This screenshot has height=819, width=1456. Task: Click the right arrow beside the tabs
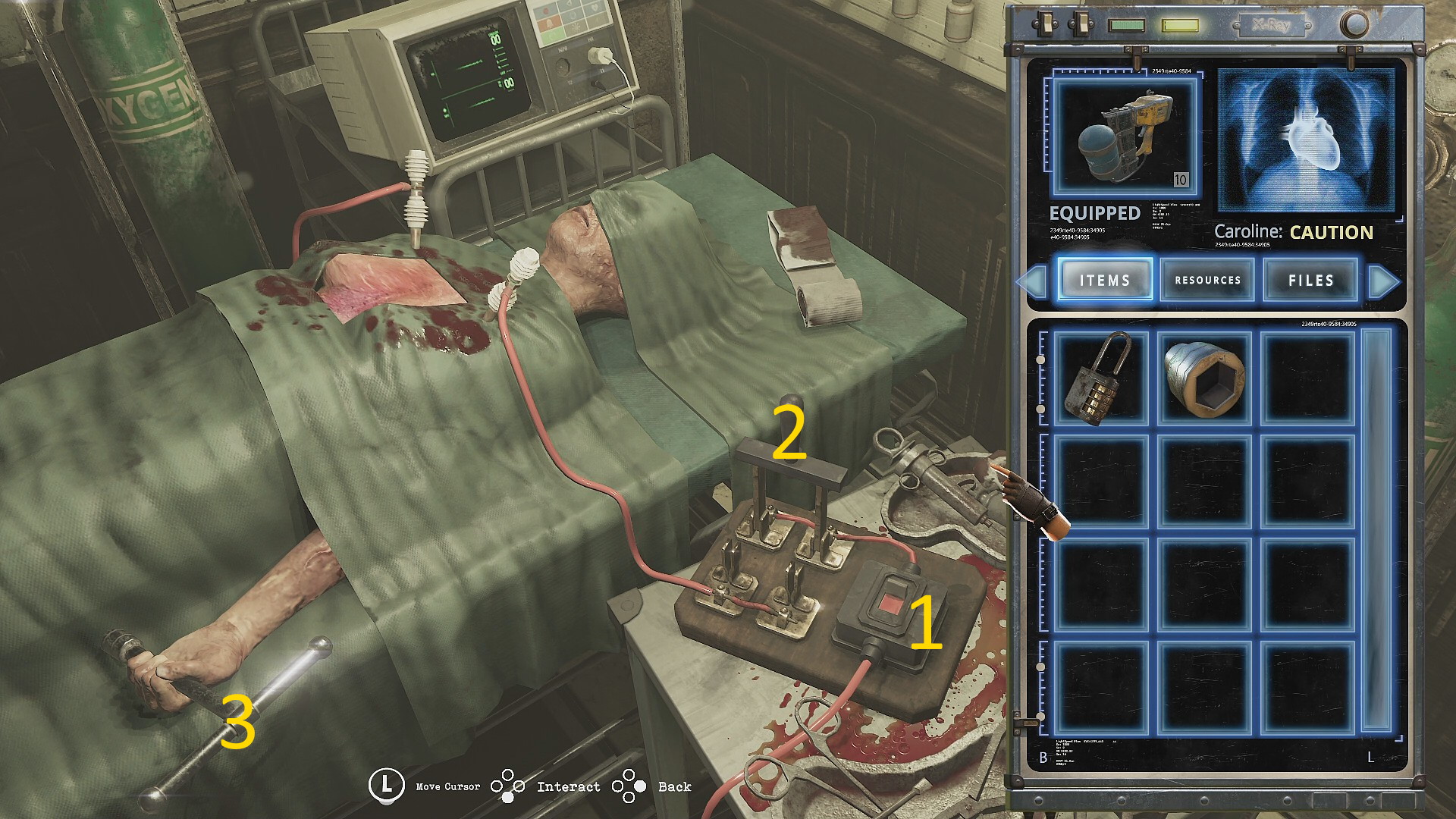click(1384, 281)
